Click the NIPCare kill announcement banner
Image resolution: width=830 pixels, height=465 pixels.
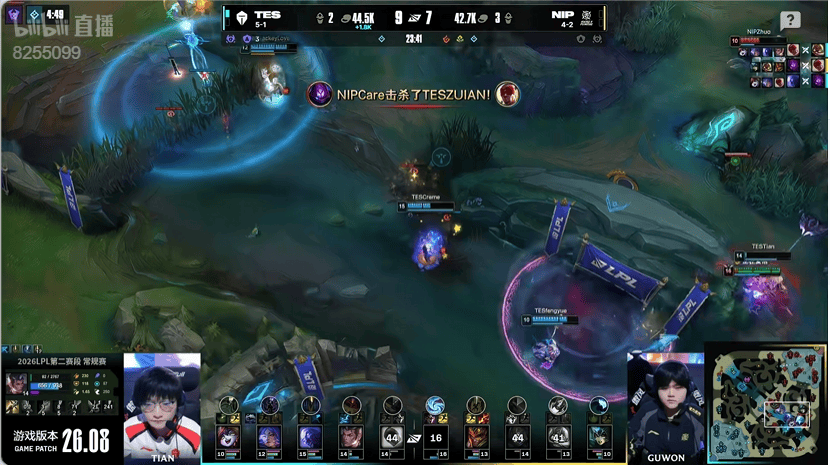coord(413,94)
